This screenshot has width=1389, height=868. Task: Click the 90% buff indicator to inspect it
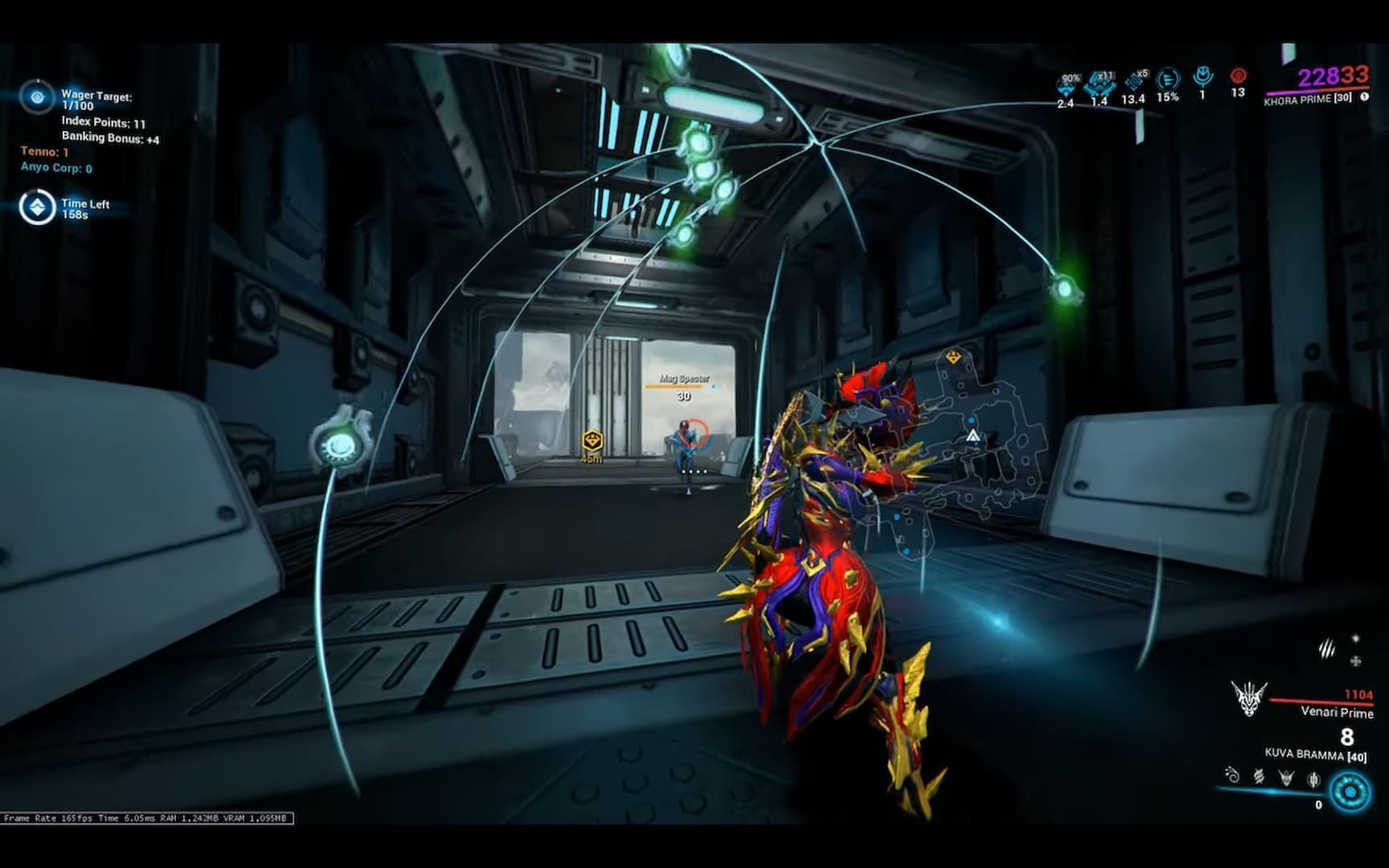point(1067,84)
